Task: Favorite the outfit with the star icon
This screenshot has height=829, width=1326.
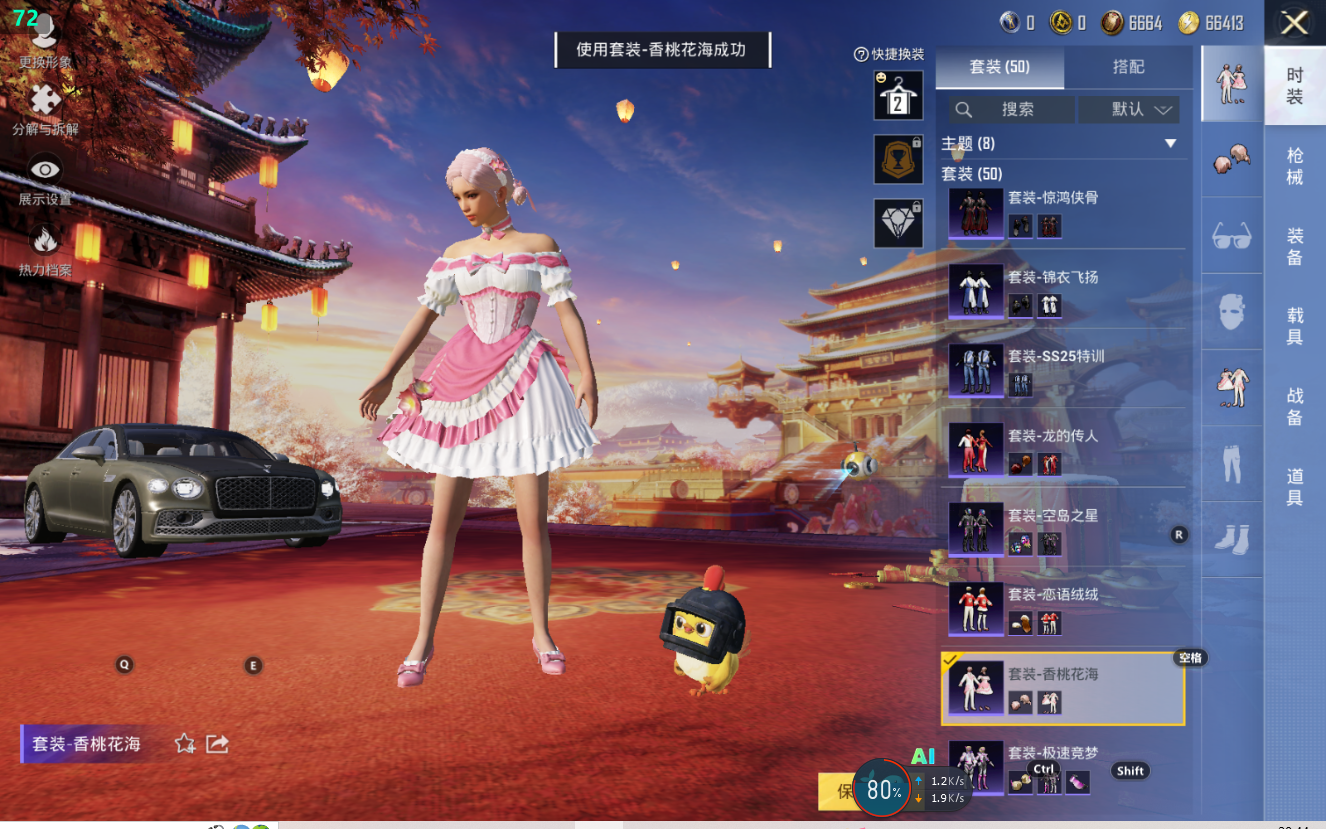Action: click(x=185, y=743)
